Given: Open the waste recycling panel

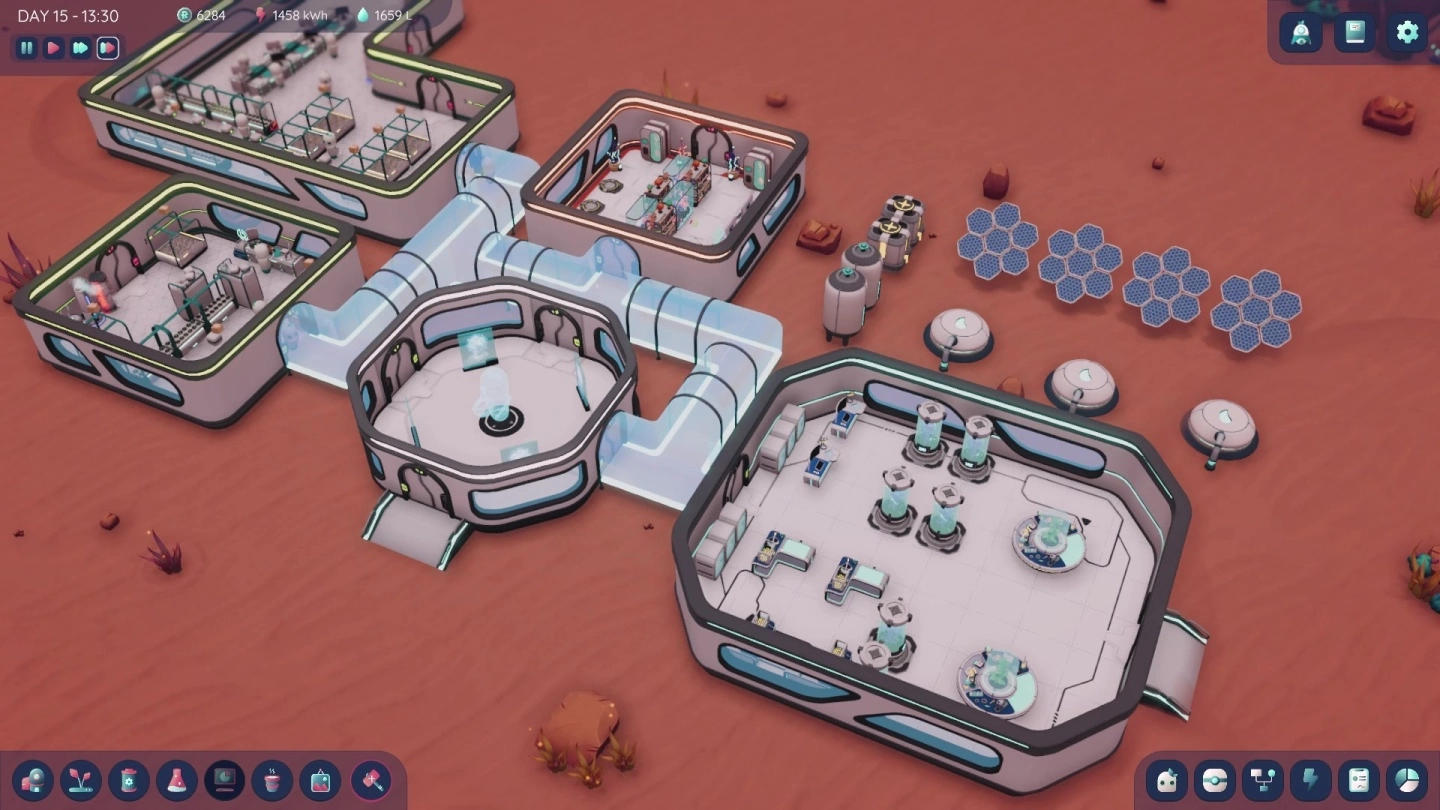Looking at the screenshot, I should coord(128,781).
